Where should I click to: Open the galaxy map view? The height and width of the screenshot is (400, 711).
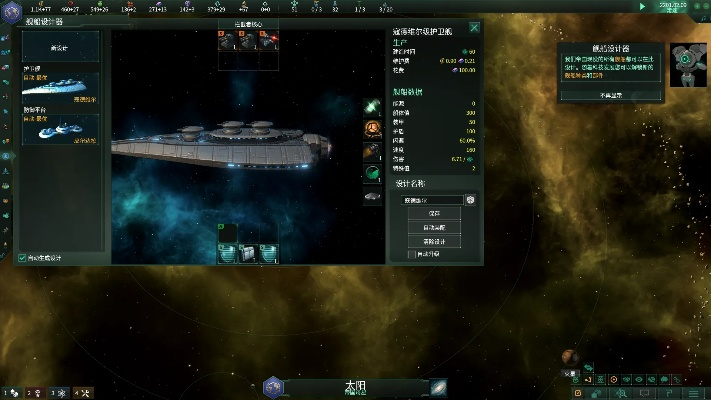pyautogui.click(x=438, y=387)
